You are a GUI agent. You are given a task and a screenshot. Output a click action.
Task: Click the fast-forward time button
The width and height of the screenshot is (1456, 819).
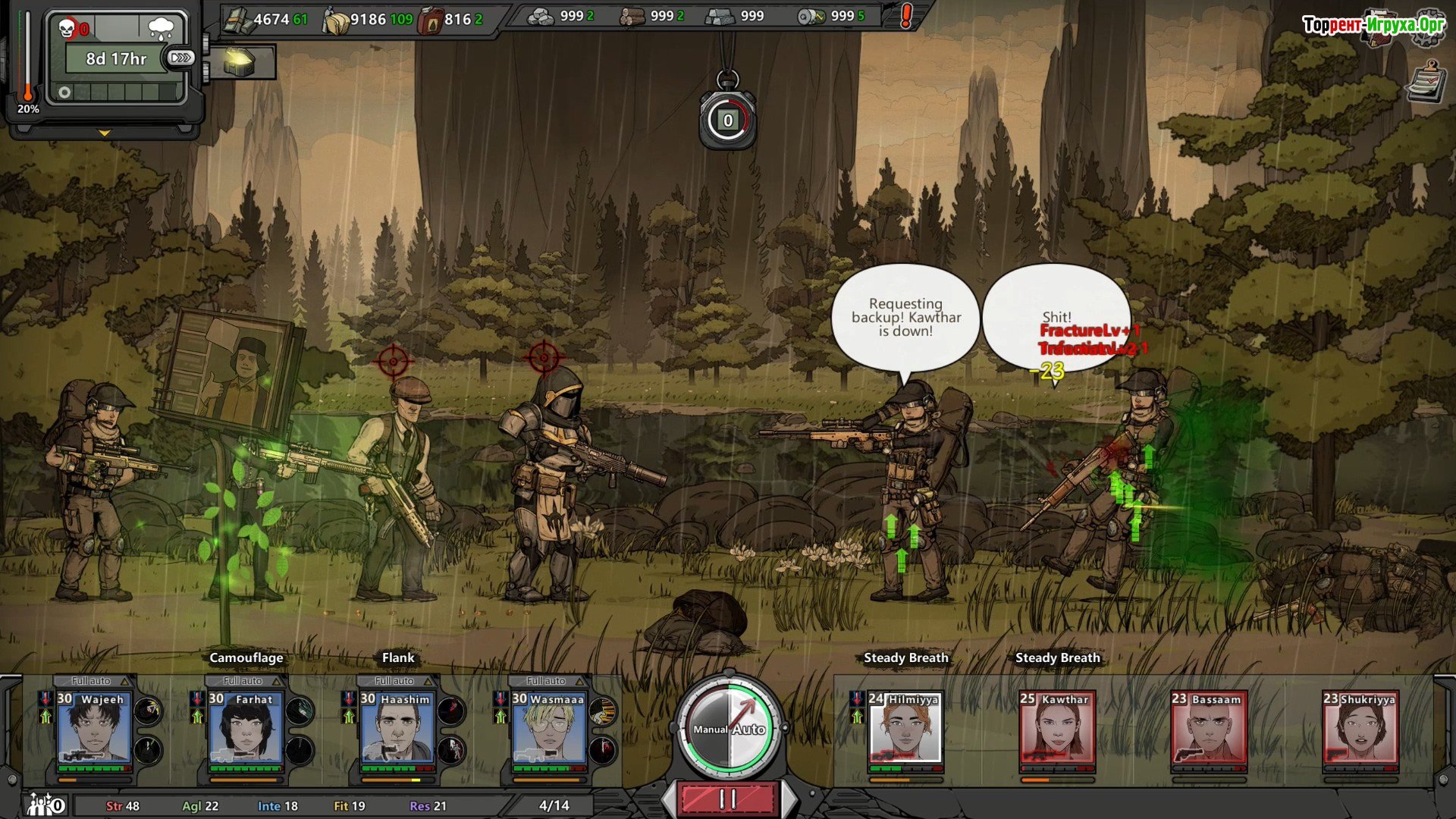point(181,58)
